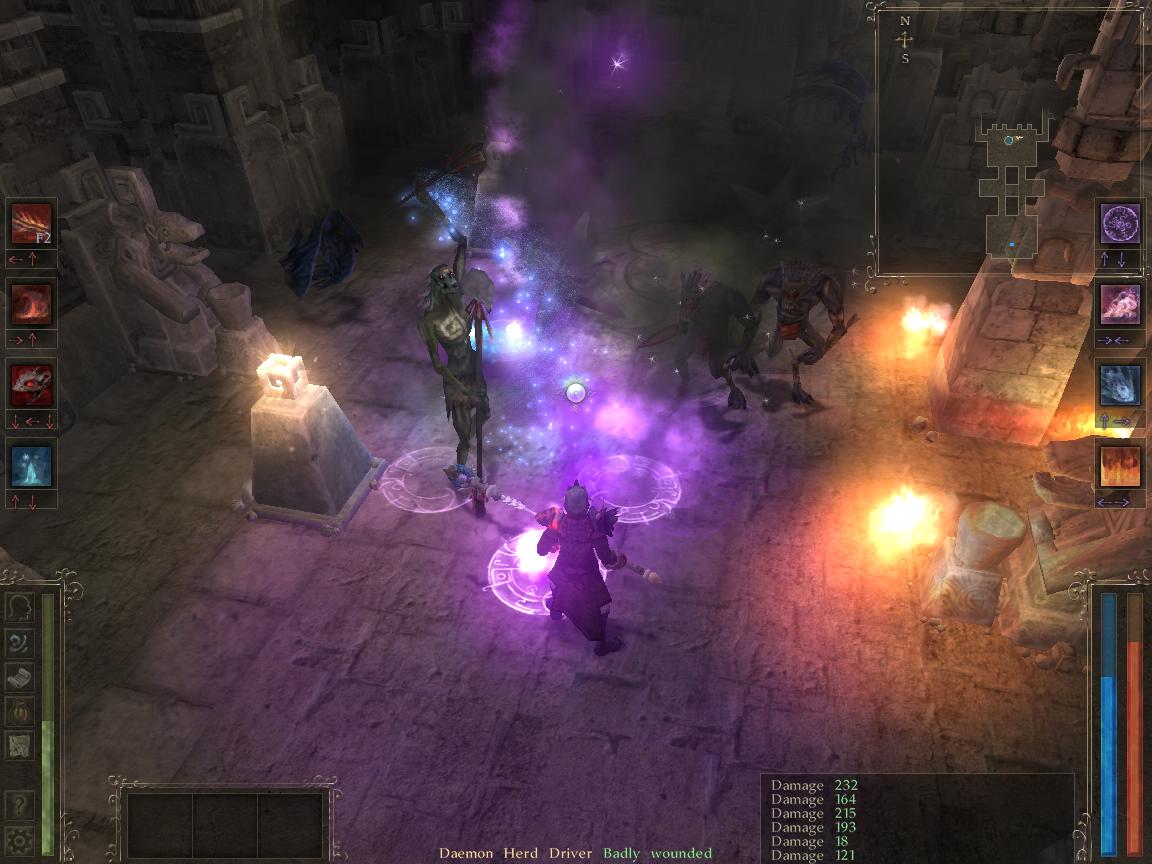Activate the red dragon skill marked F2

coord(31,223)
